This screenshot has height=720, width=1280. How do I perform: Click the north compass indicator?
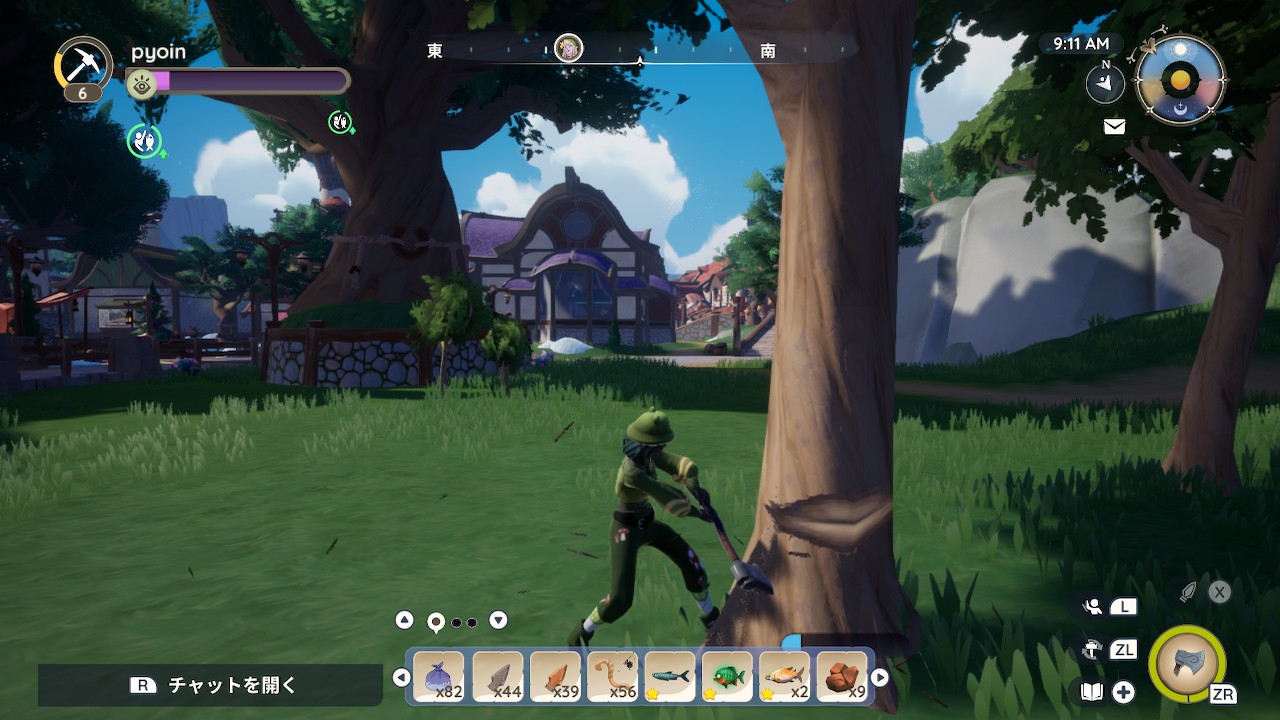tap(1105, 82)
